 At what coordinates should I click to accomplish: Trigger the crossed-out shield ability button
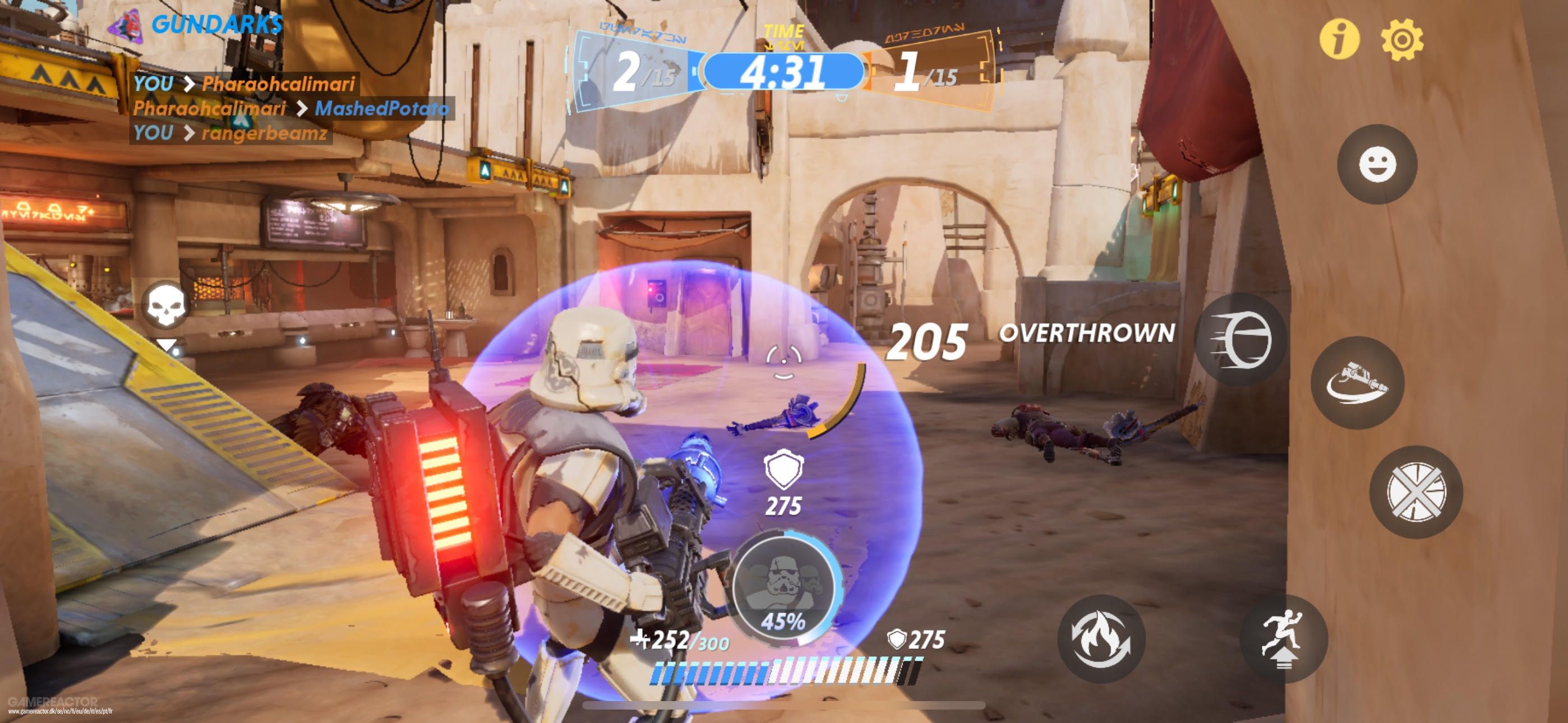tap(1415, 492)
